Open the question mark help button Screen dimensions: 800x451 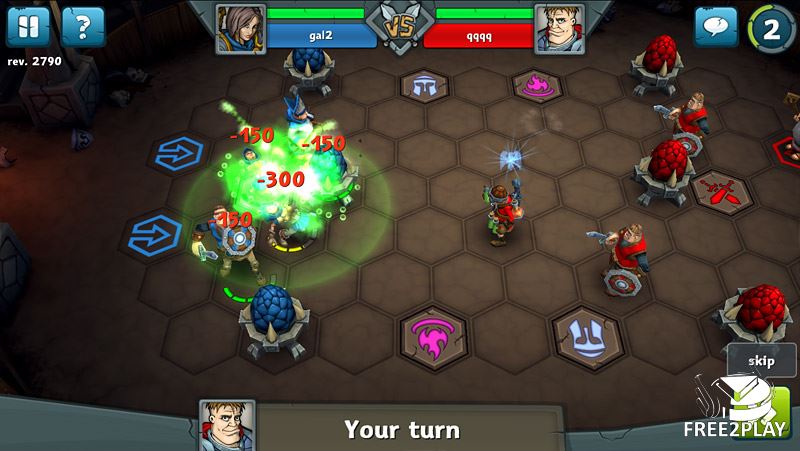tap(83, 27)
